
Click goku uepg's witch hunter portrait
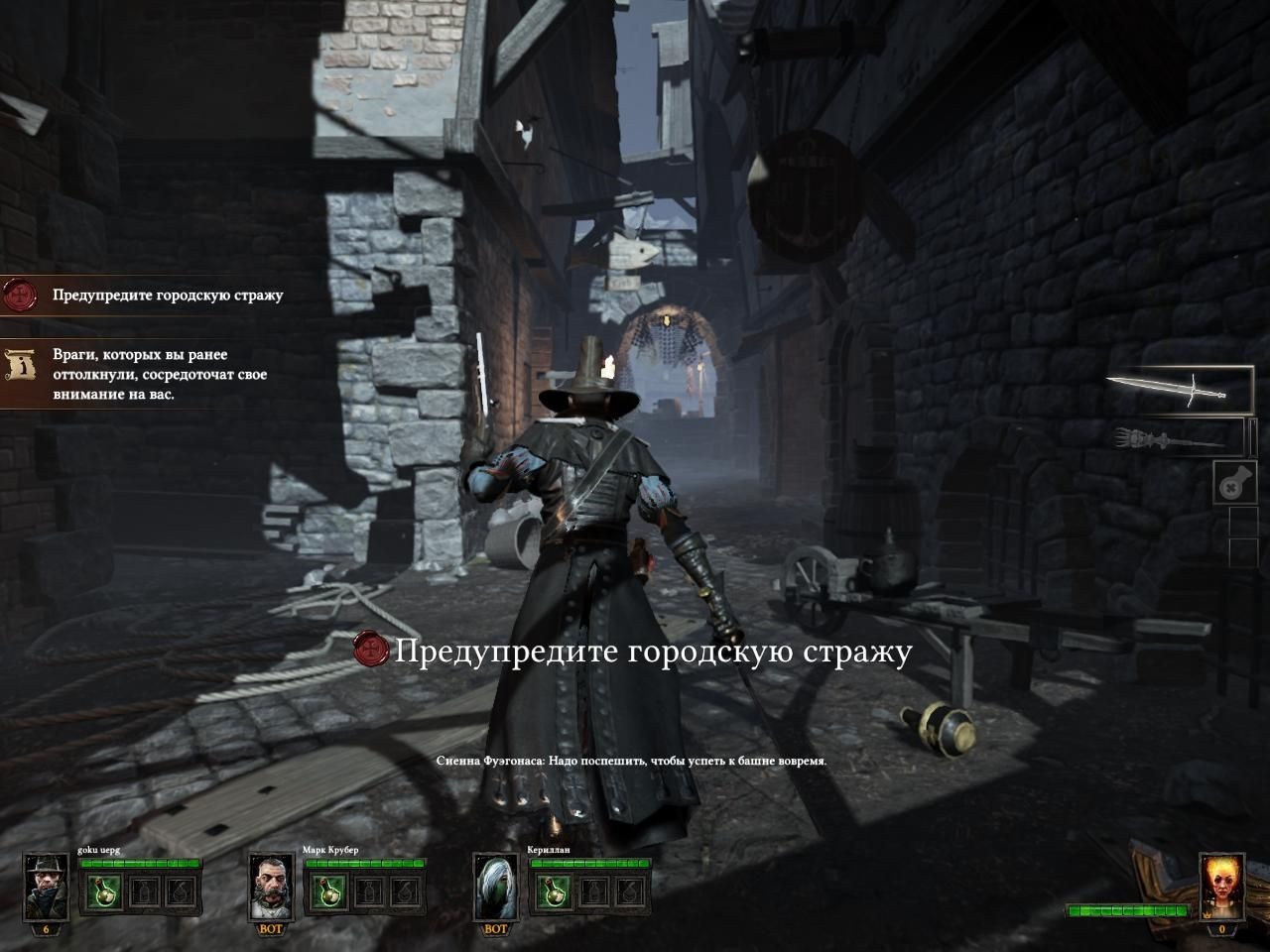pos(46,888)
